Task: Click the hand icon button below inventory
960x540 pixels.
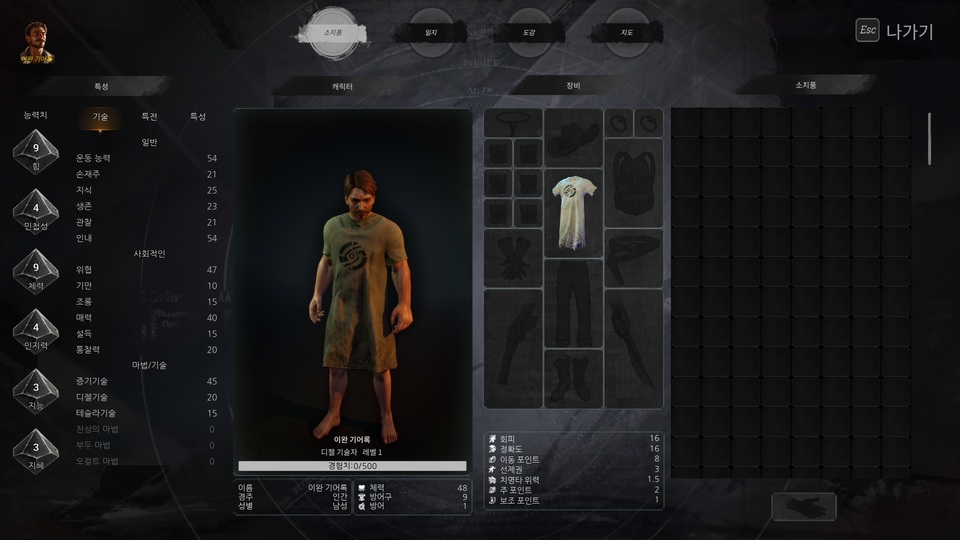Action: coord(803,507)
